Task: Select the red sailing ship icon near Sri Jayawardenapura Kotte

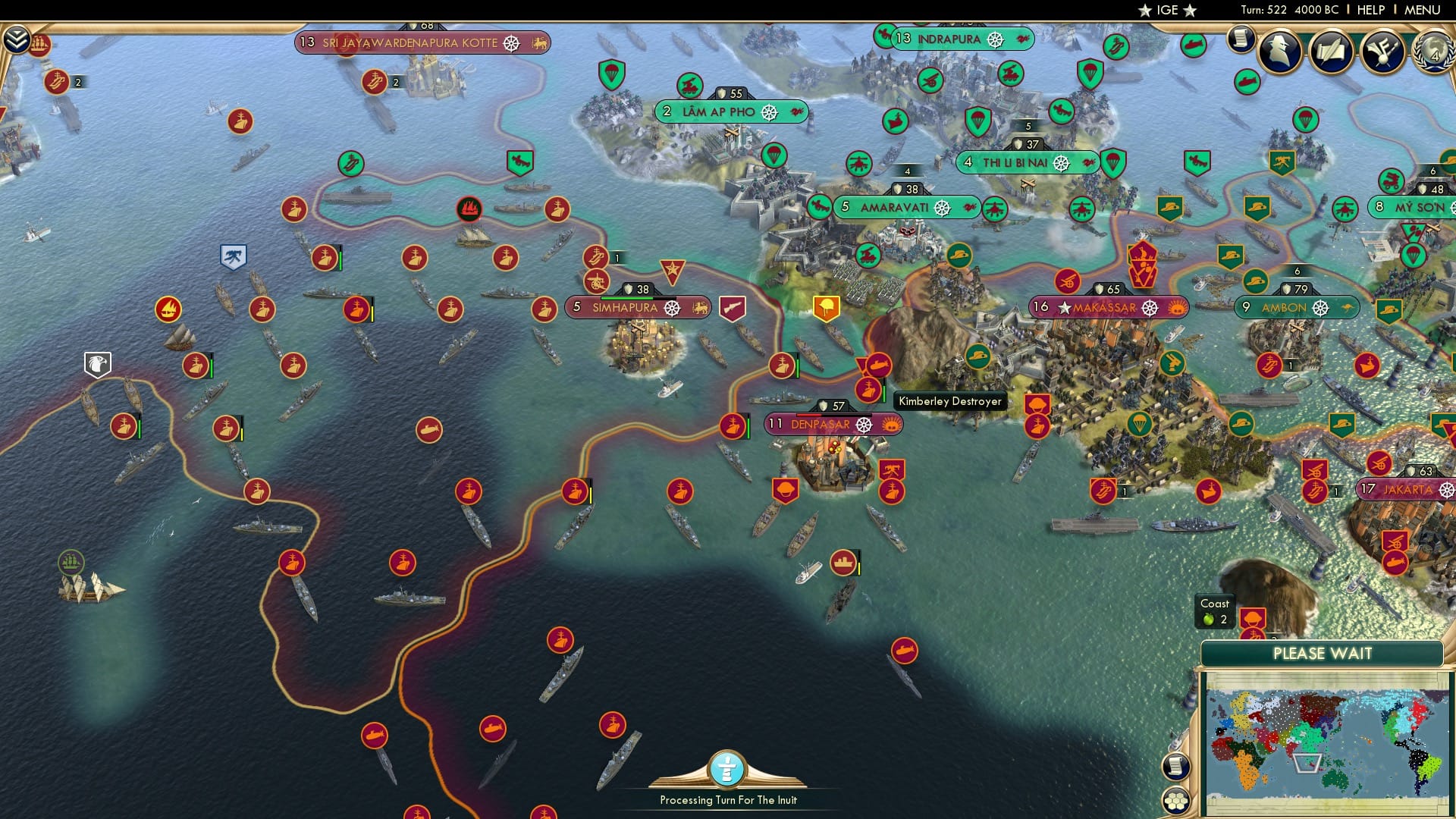Action: (468, 210)
